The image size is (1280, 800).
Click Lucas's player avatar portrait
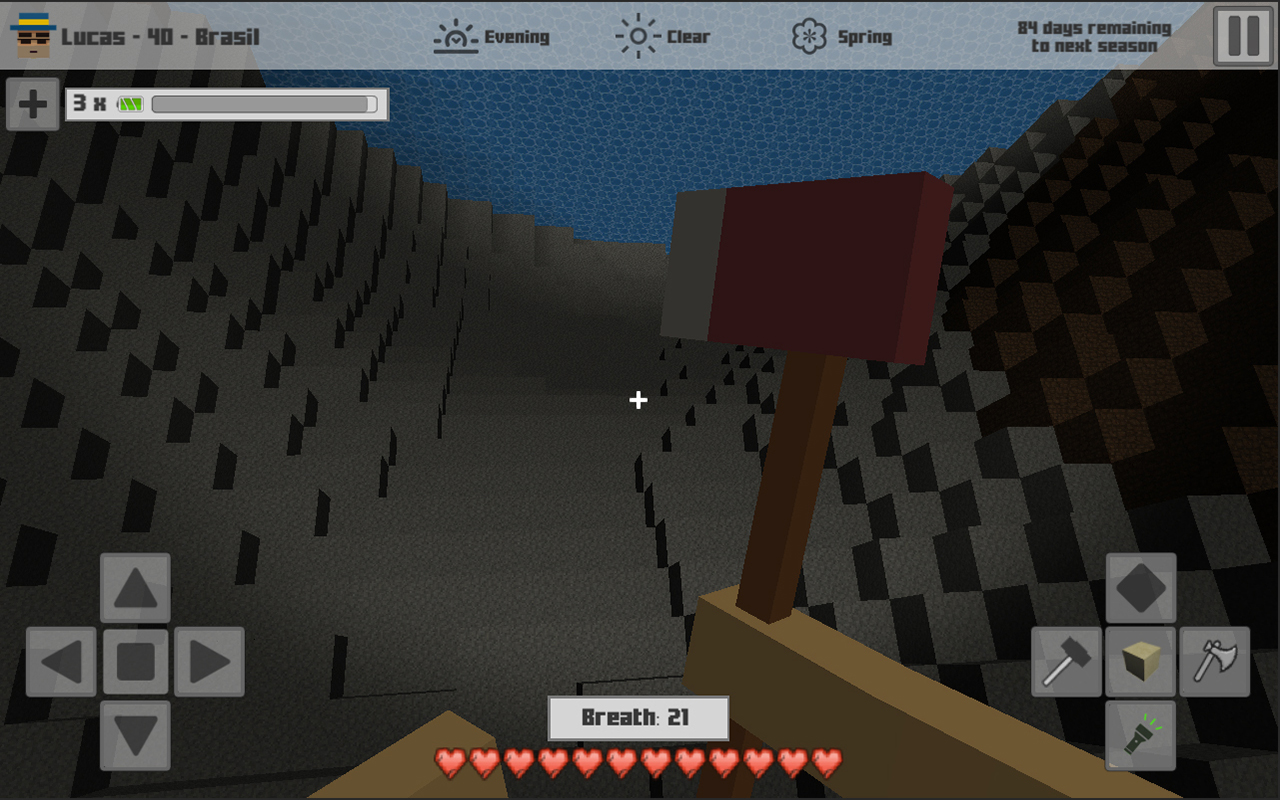click(33, 35)
